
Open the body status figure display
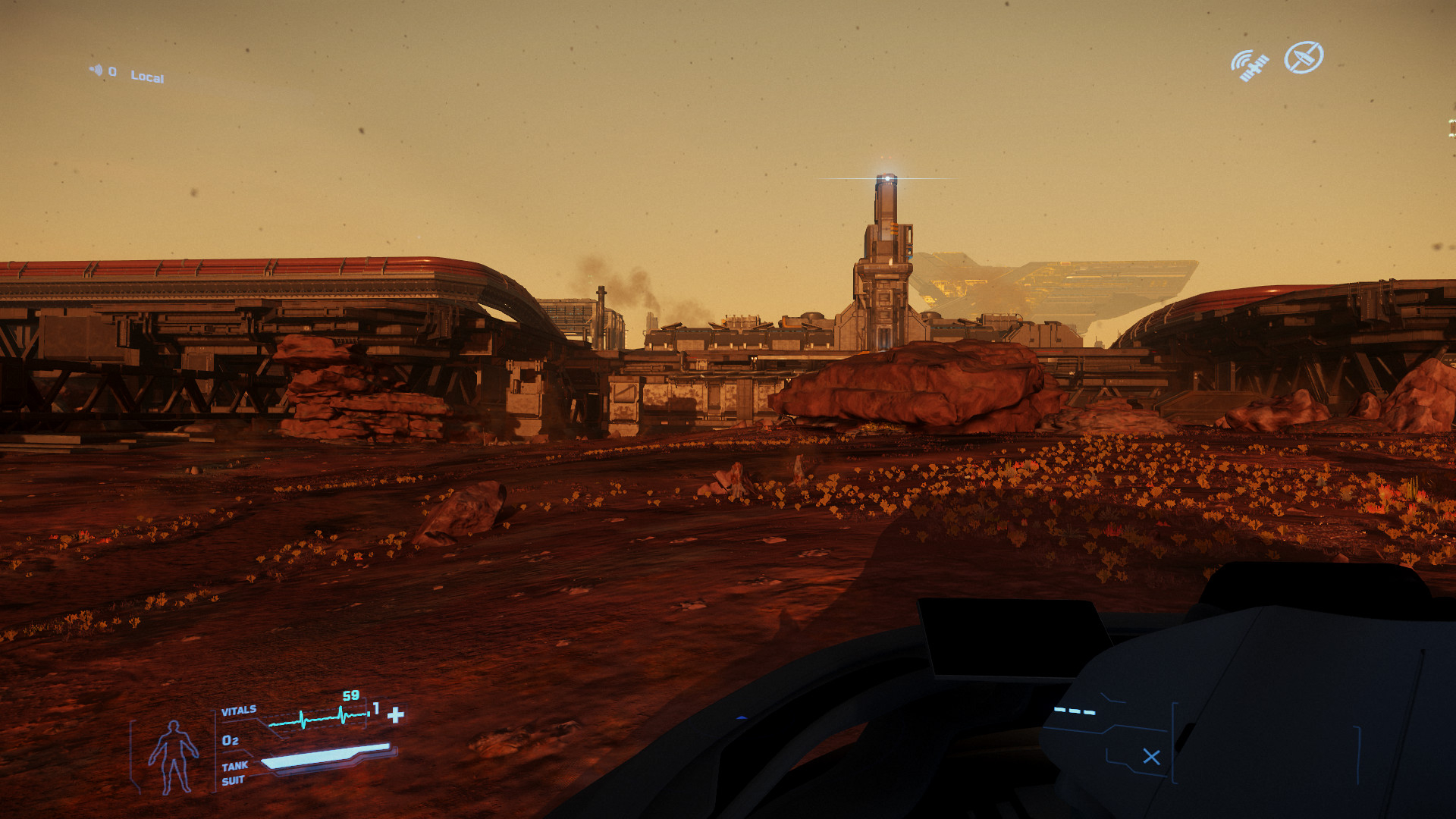[174, 756]
